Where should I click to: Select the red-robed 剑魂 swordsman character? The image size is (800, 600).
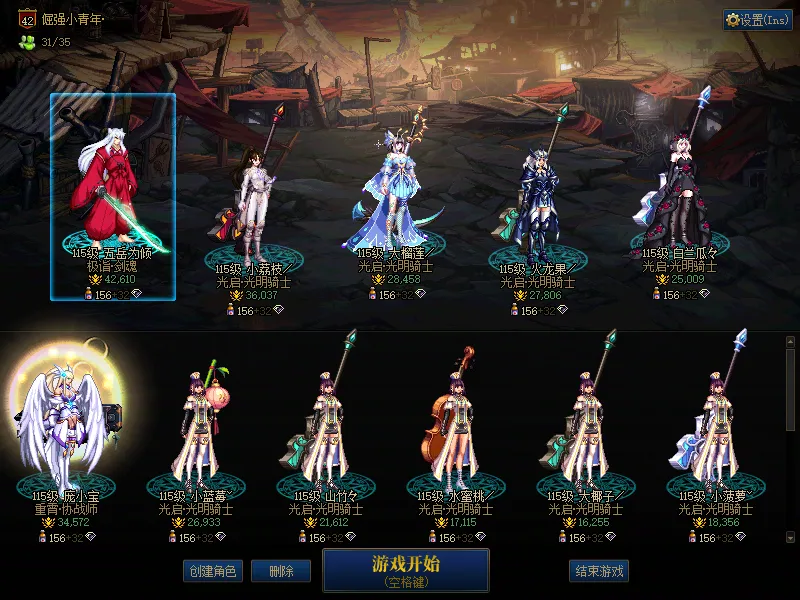click(113, 195)
